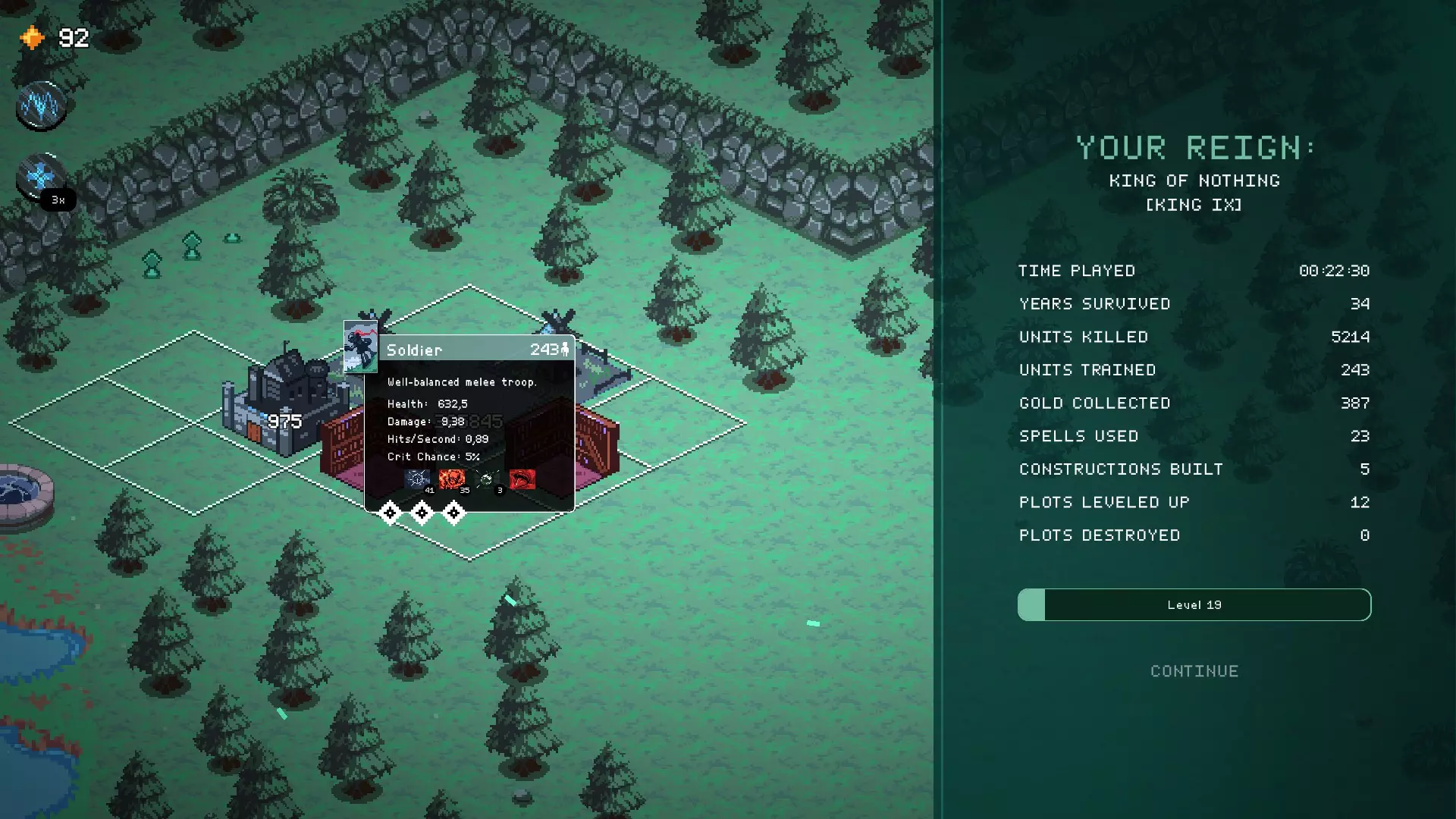The image size is (1456, 819).
Task: Choose the crossed green orb perk icon
Action: pyautogui.click(x=487, y=479)
